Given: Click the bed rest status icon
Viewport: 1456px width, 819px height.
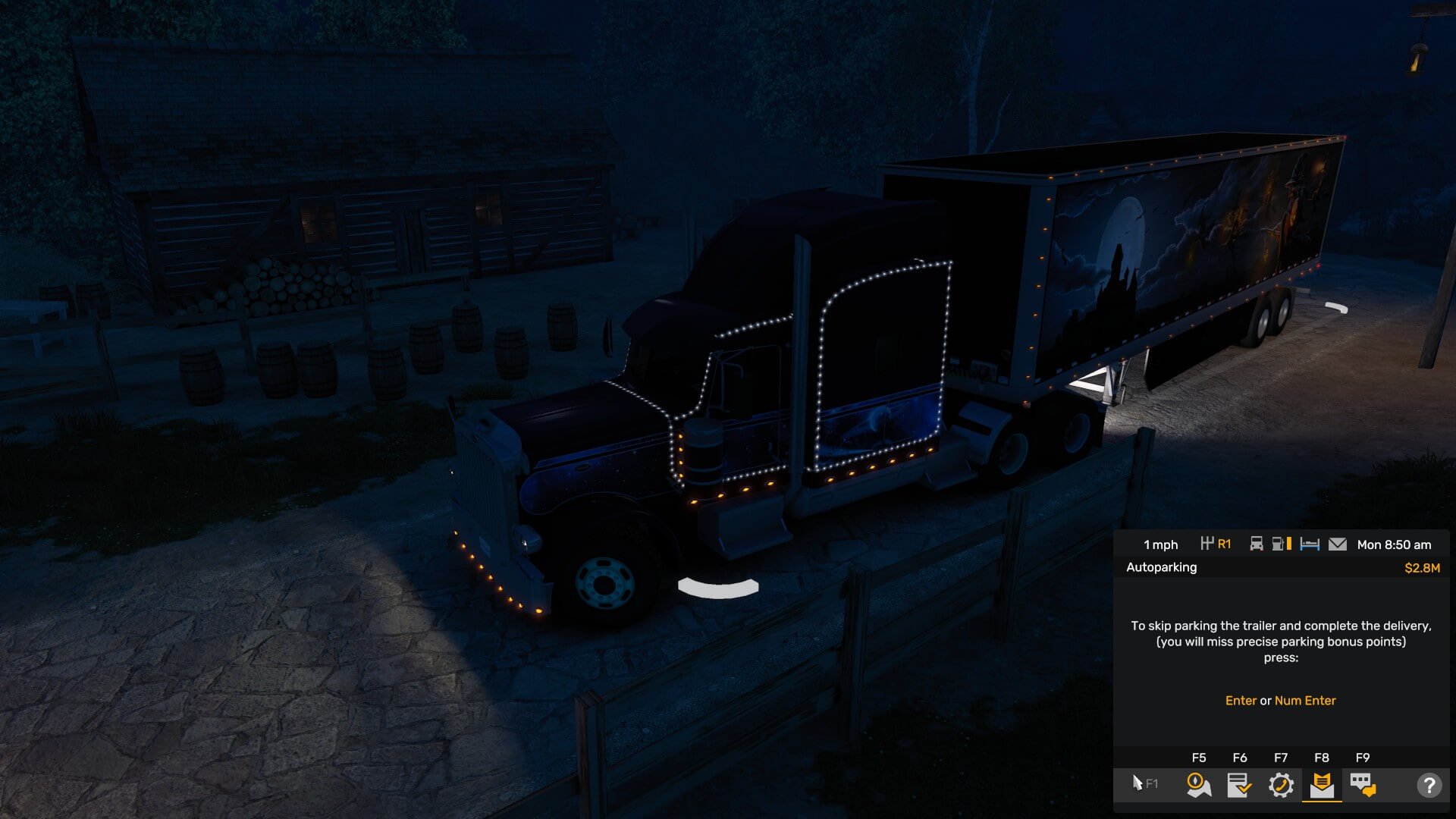Looking at the screenshot, I should click(1310, 544).
